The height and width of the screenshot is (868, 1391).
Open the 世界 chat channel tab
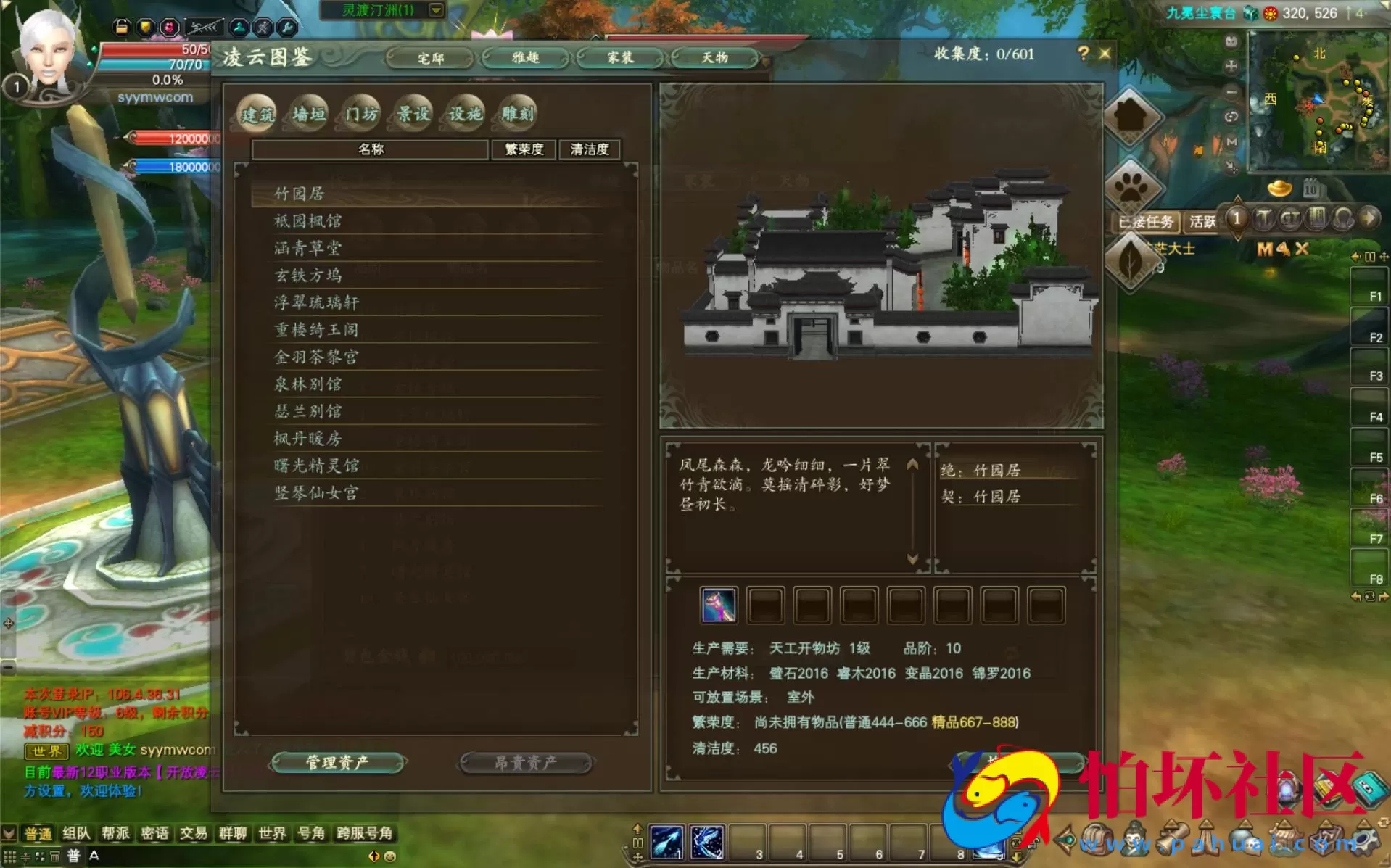[272, 833]
